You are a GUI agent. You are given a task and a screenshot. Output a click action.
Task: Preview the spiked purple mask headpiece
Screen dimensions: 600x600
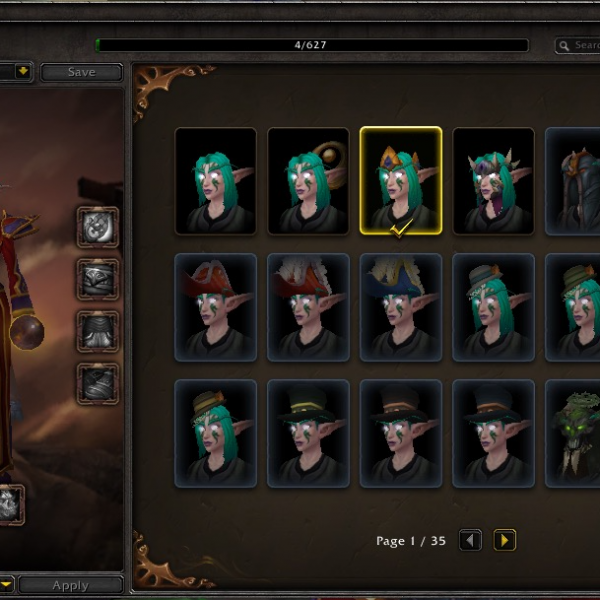coord(494,181)
